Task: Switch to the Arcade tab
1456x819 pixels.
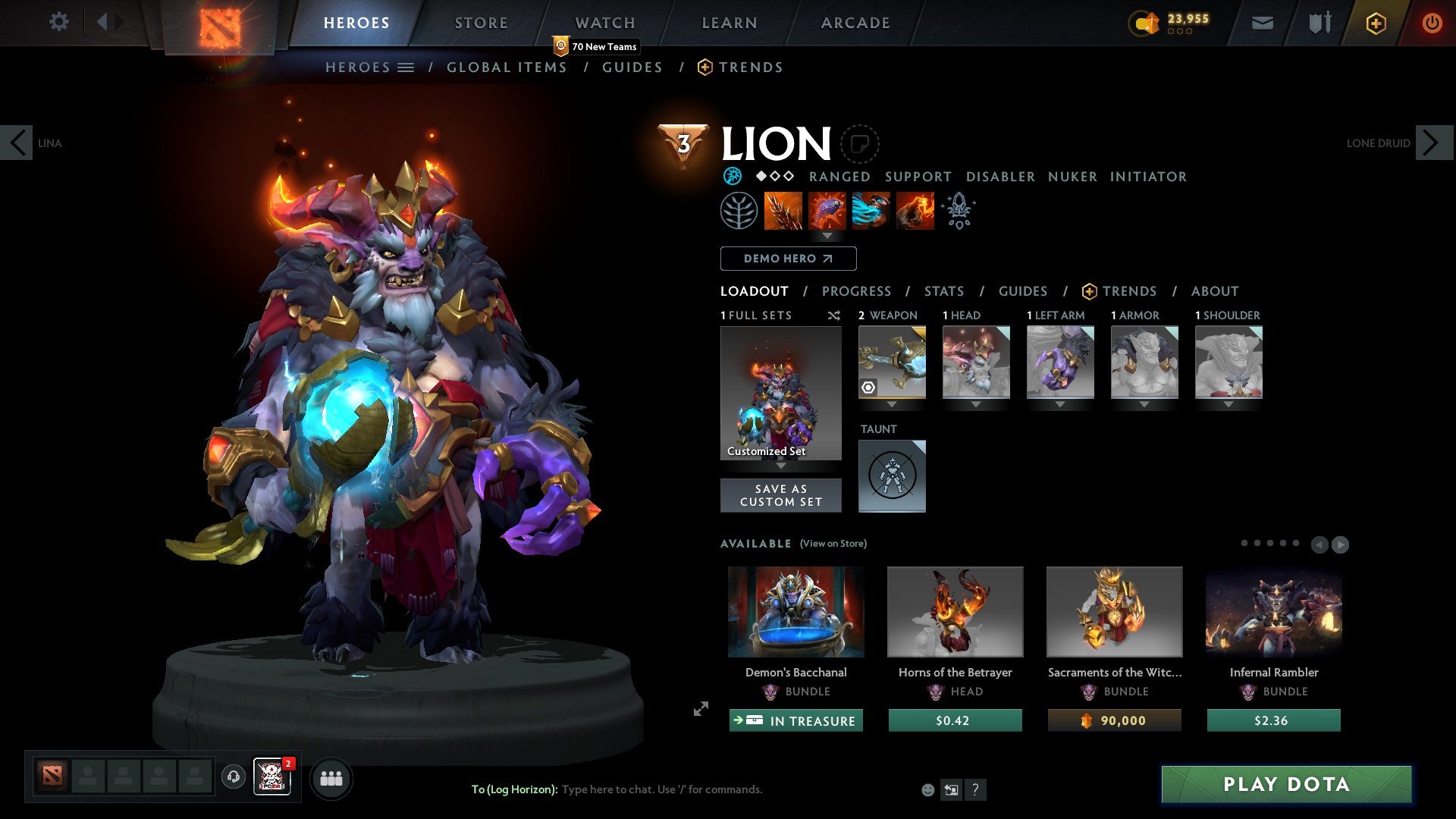Action: pyautogui.click(x=855, y=22)
